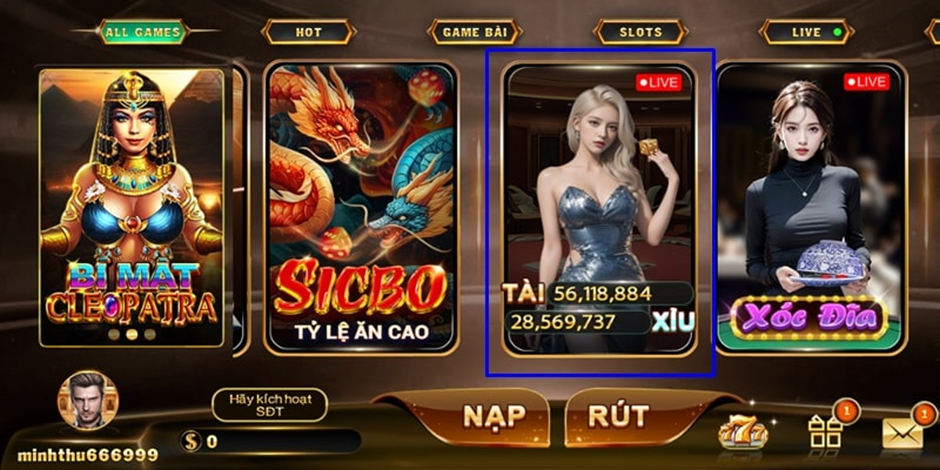Image resolution: width=940 pixels, height=470 pixels.
Task: Open the HOT games tab
Action: click(x=308, y=32)
